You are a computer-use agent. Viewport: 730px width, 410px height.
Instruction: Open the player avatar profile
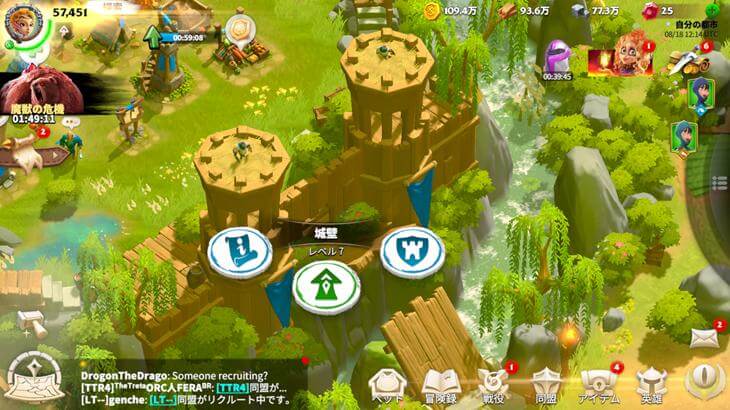(23, 24)
